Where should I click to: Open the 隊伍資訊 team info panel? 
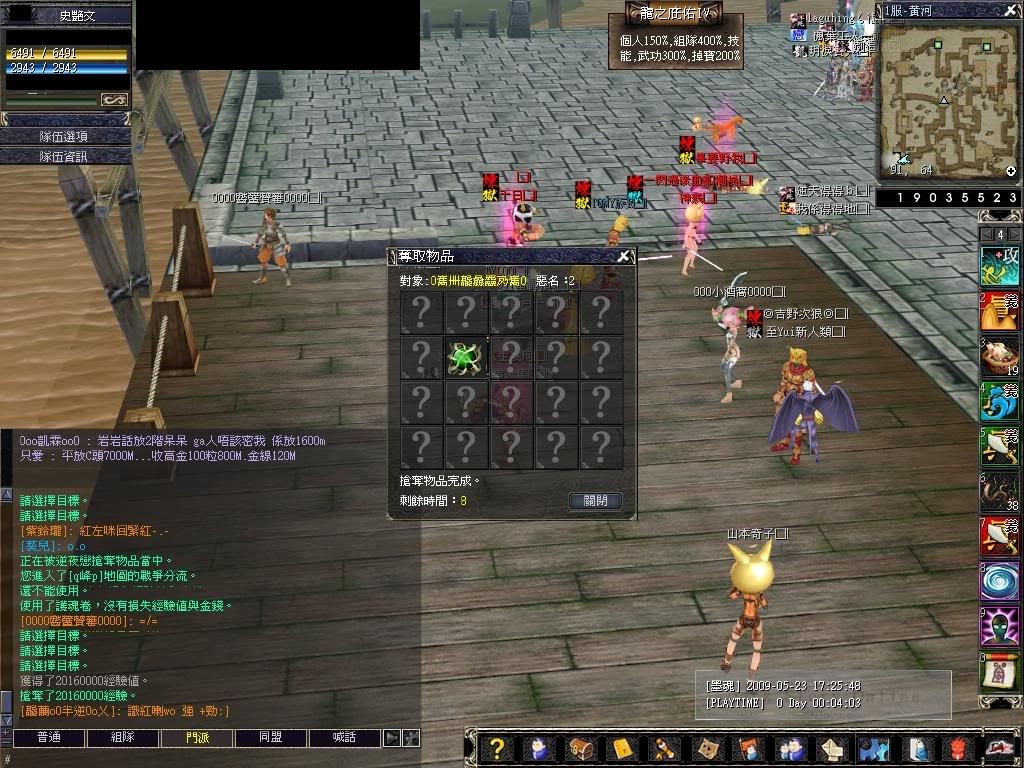pyautogui.click(x=65, y=156)
